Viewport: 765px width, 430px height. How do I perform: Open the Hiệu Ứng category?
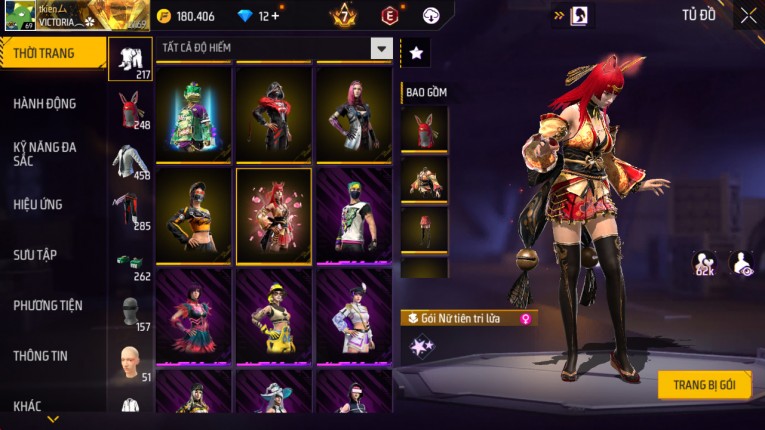[38, 204]
